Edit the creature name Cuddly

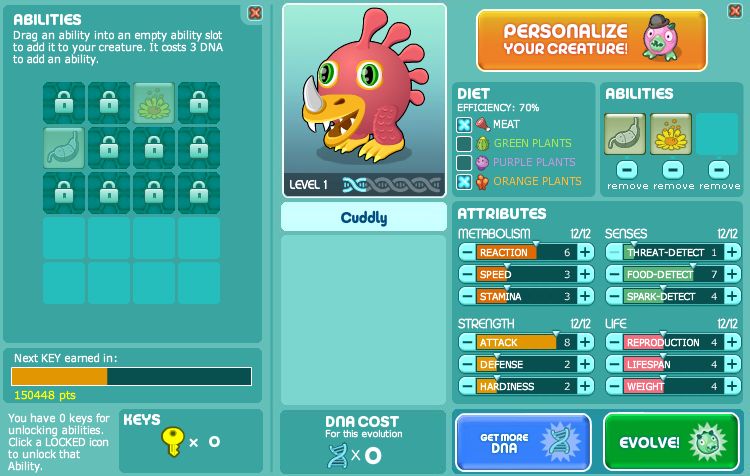point(364,217)
